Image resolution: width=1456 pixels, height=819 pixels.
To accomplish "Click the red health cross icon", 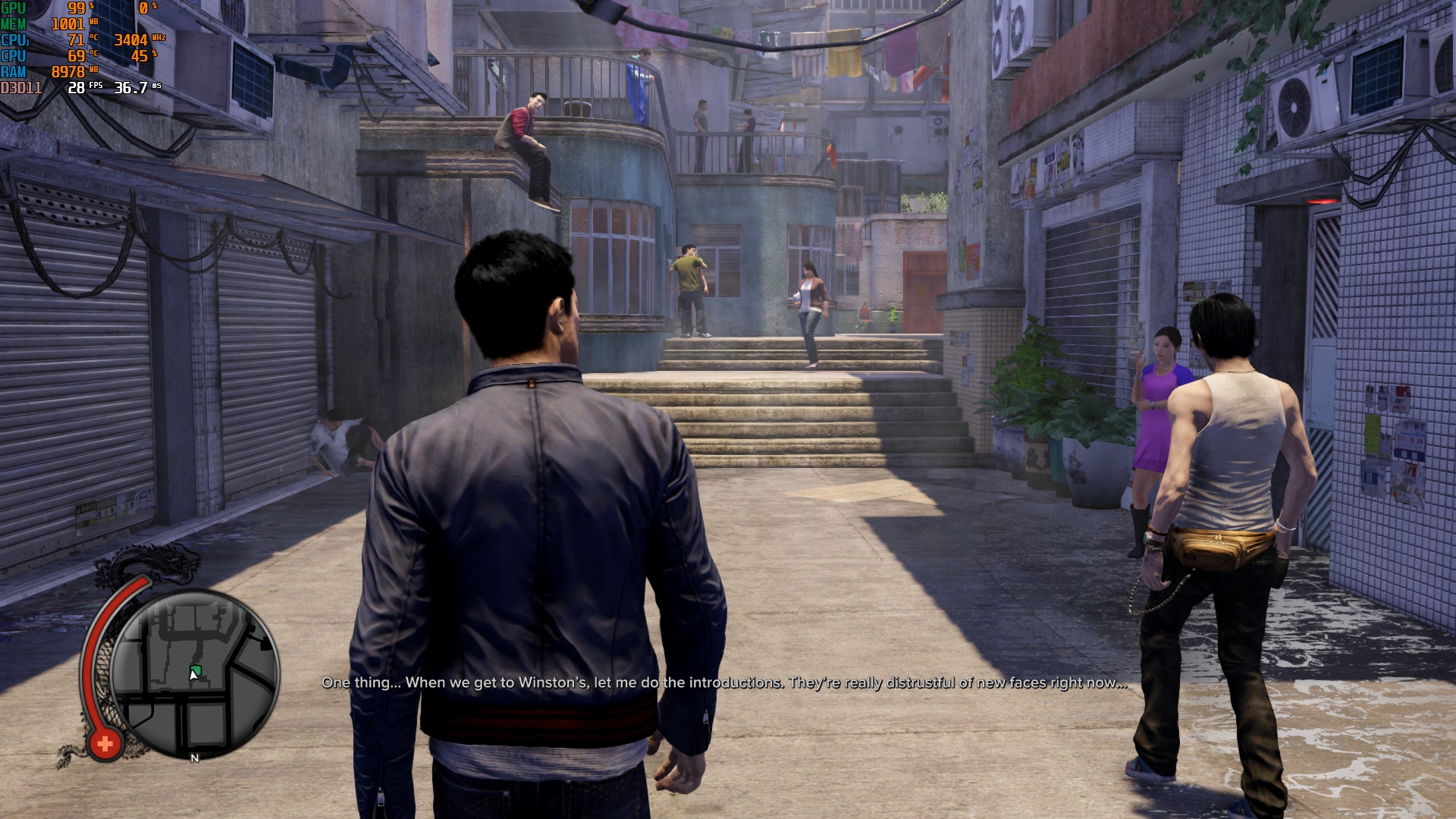I will (105, 744).
